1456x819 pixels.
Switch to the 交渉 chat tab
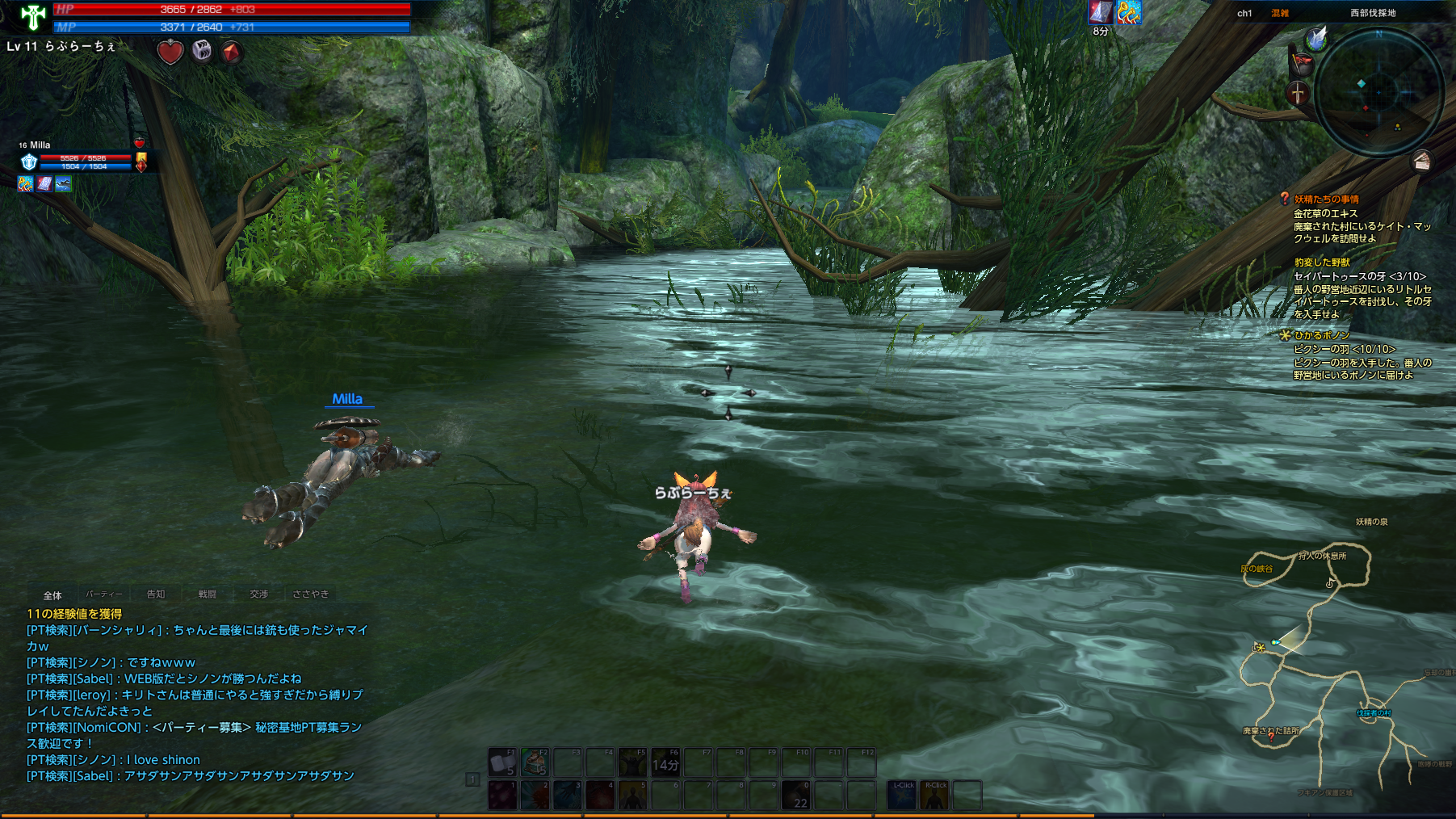tap(259, 594)
